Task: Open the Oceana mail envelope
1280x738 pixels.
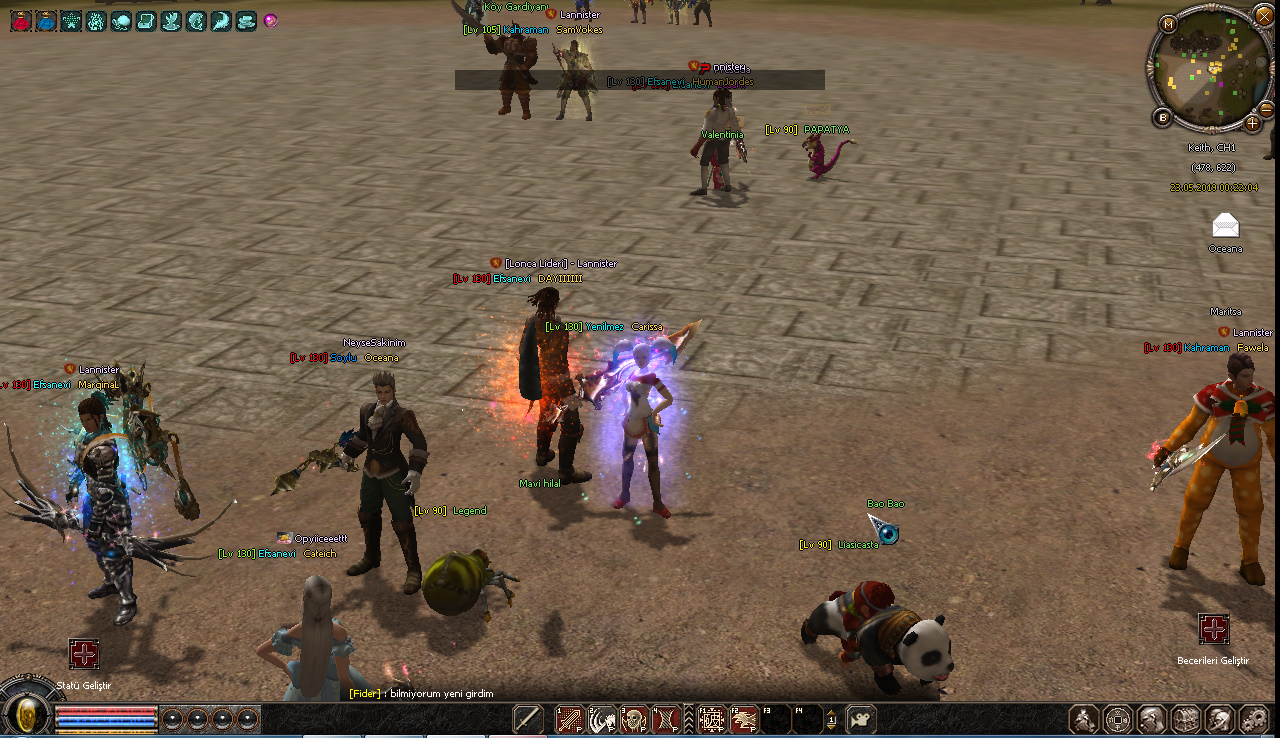Action: (1225, 225)
